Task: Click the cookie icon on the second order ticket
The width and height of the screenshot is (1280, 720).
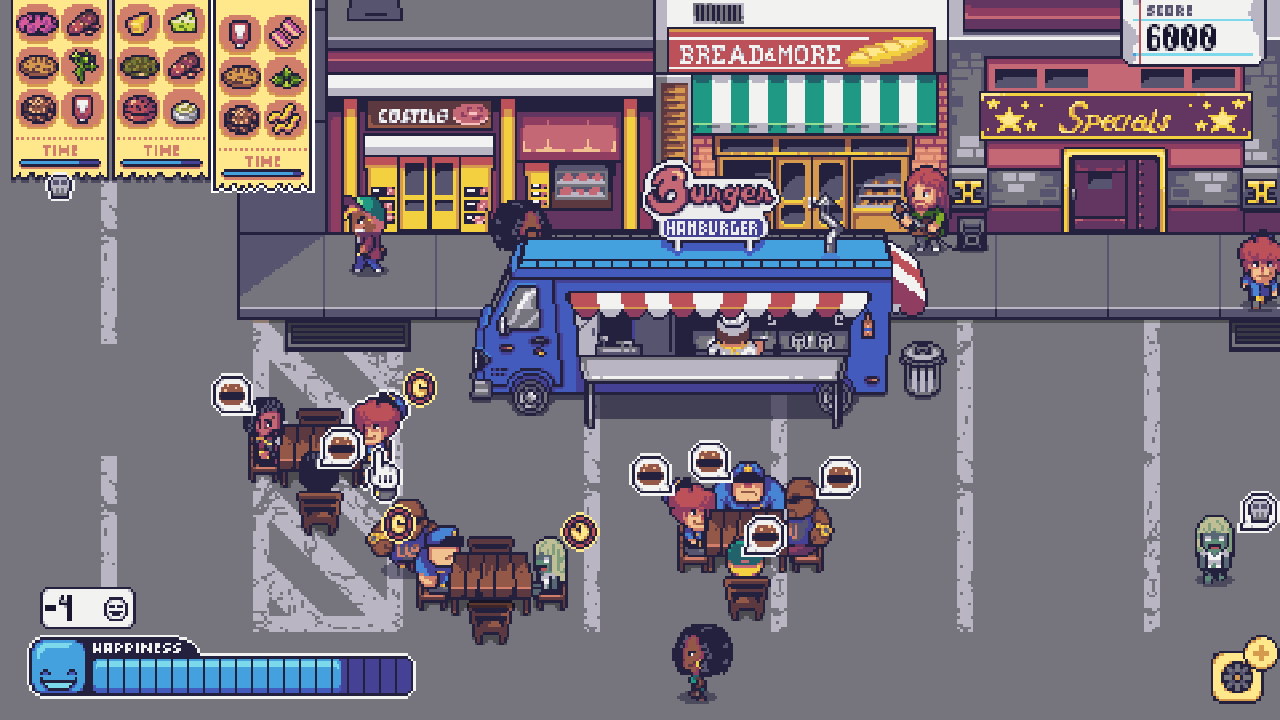Action: point(137,111)
